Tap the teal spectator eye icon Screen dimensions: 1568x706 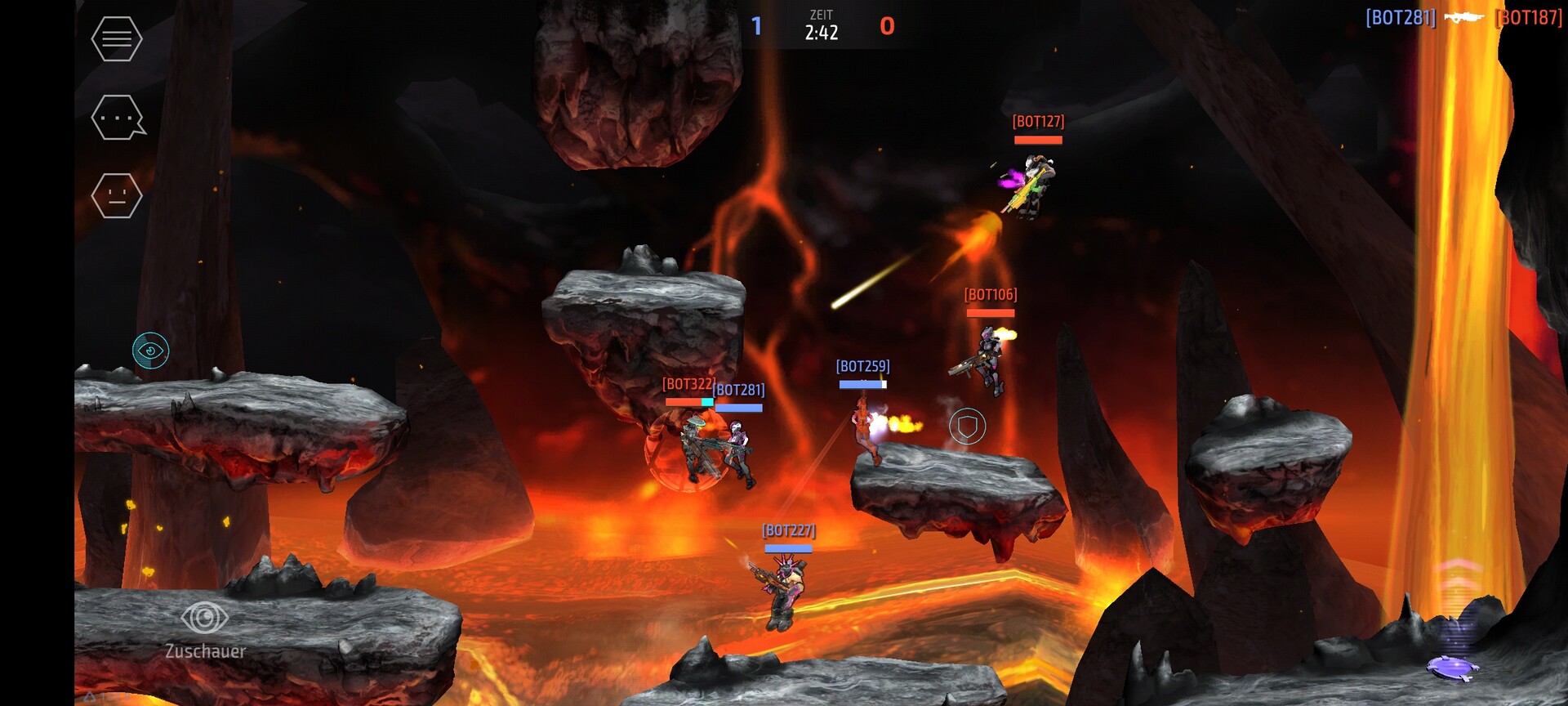pos(151,351)
